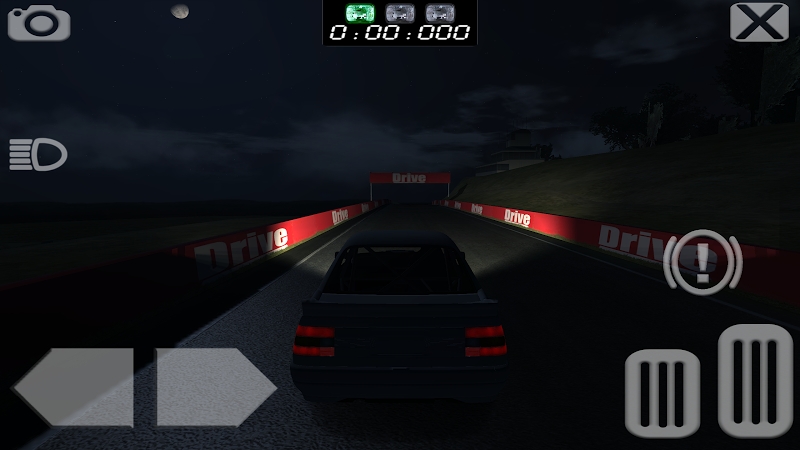The width and height of the screenshot is (800, 450).
Task: Tap the tall accelerator pedal
Action: click(755, 383)
